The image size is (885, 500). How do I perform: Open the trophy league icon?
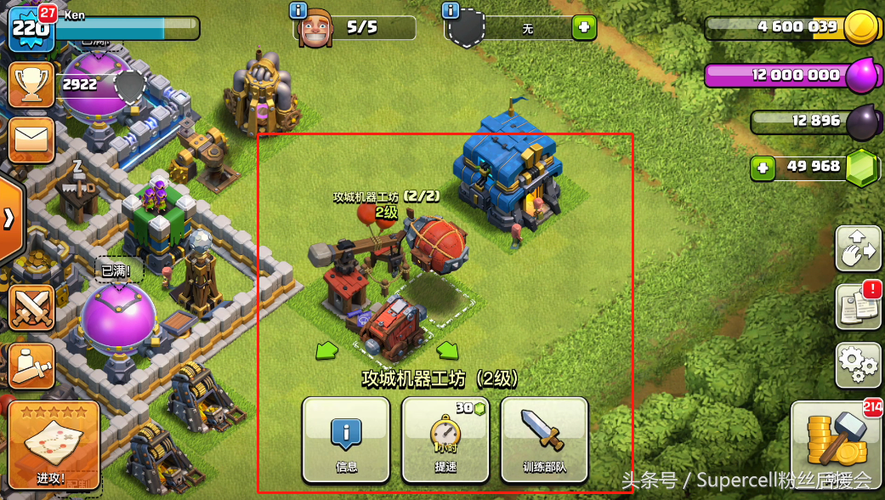point(30,86)
